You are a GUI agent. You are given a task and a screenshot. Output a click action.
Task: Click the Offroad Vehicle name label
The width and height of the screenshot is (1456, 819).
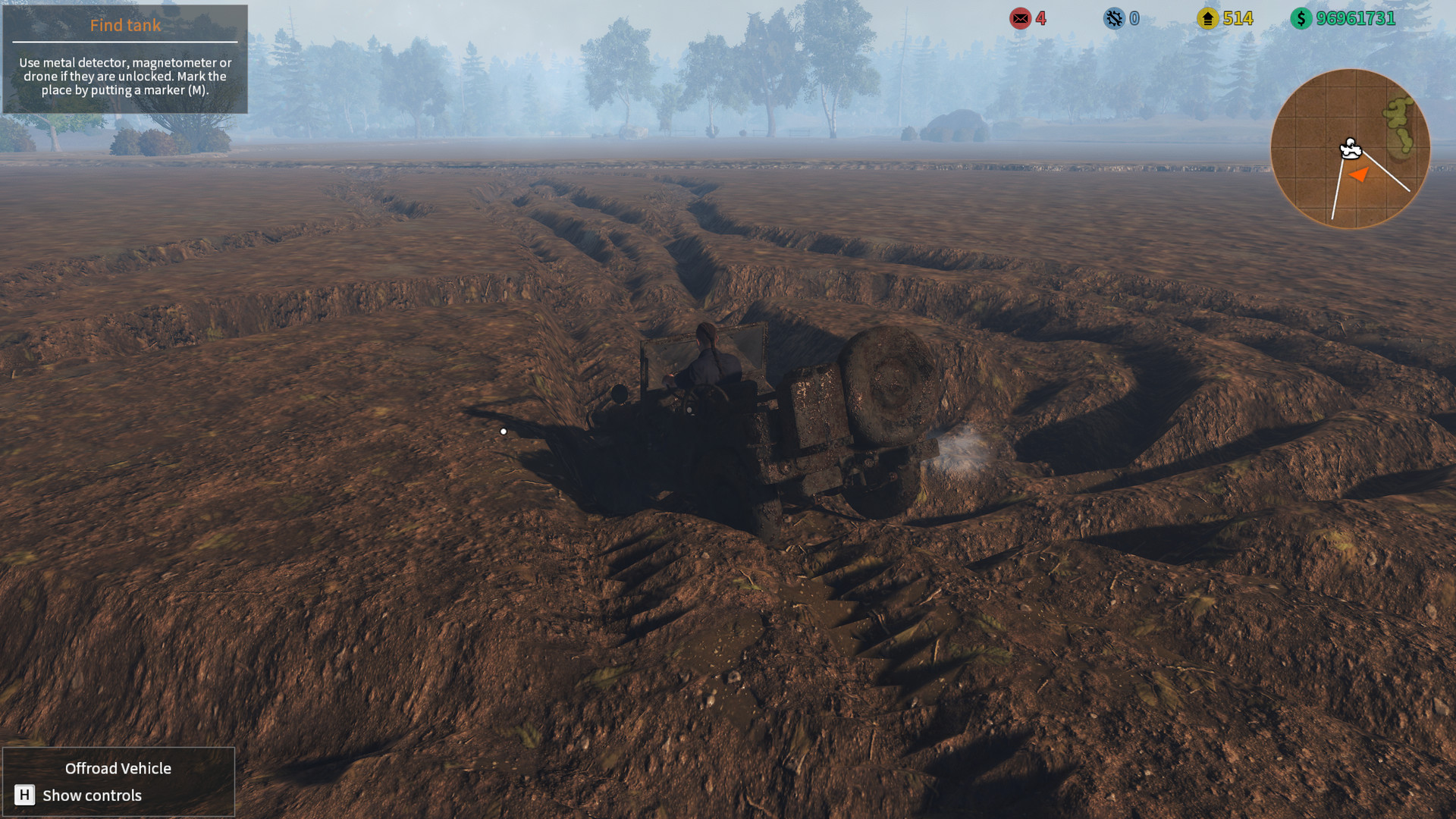(118, 768)
